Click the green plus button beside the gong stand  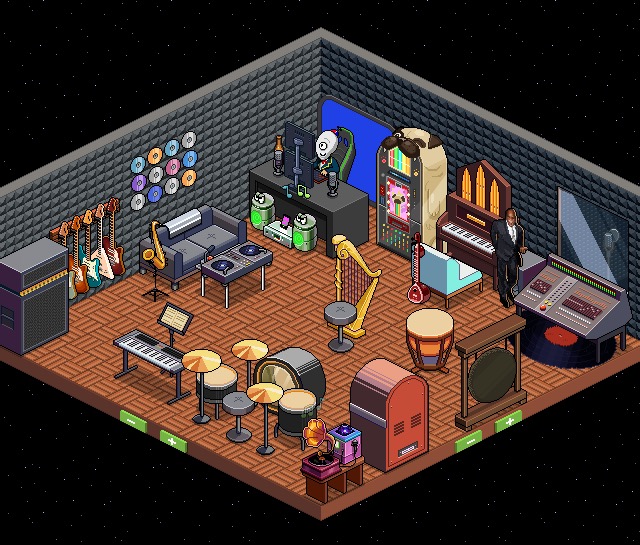508,421
